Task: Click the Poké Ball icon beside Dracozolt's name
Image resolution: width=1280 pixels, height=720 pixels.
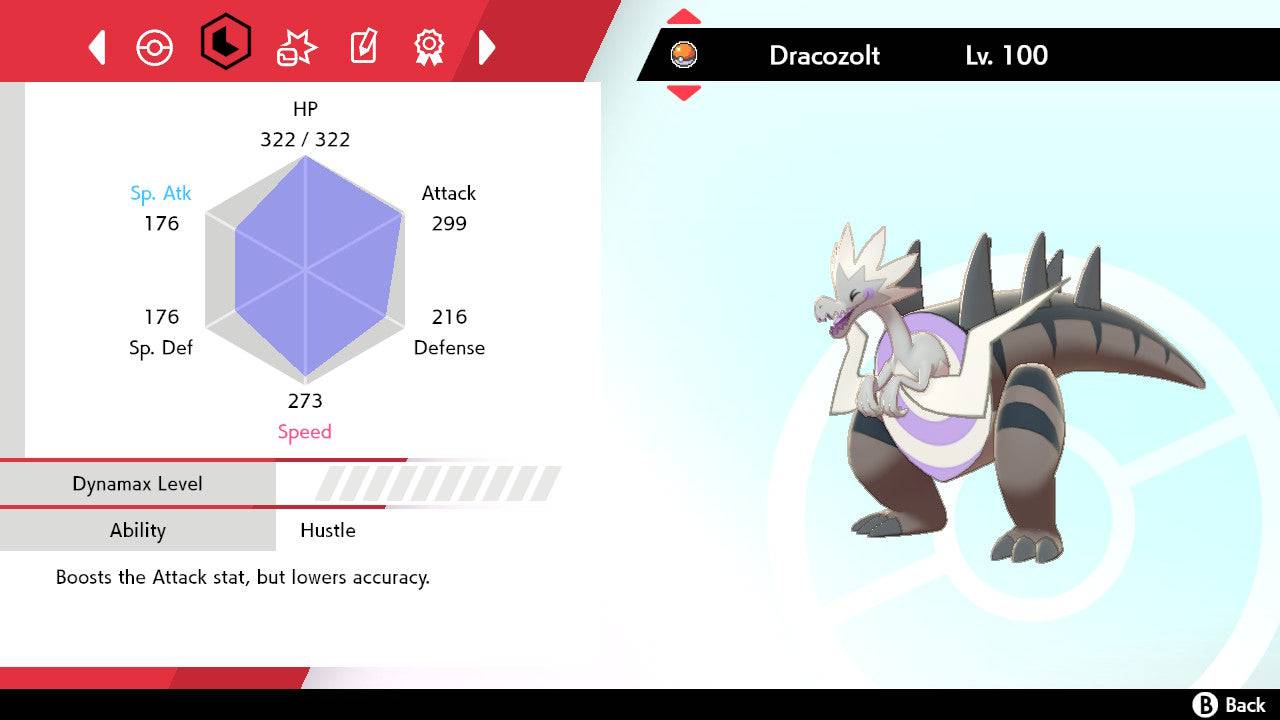Action: [685, 55]
